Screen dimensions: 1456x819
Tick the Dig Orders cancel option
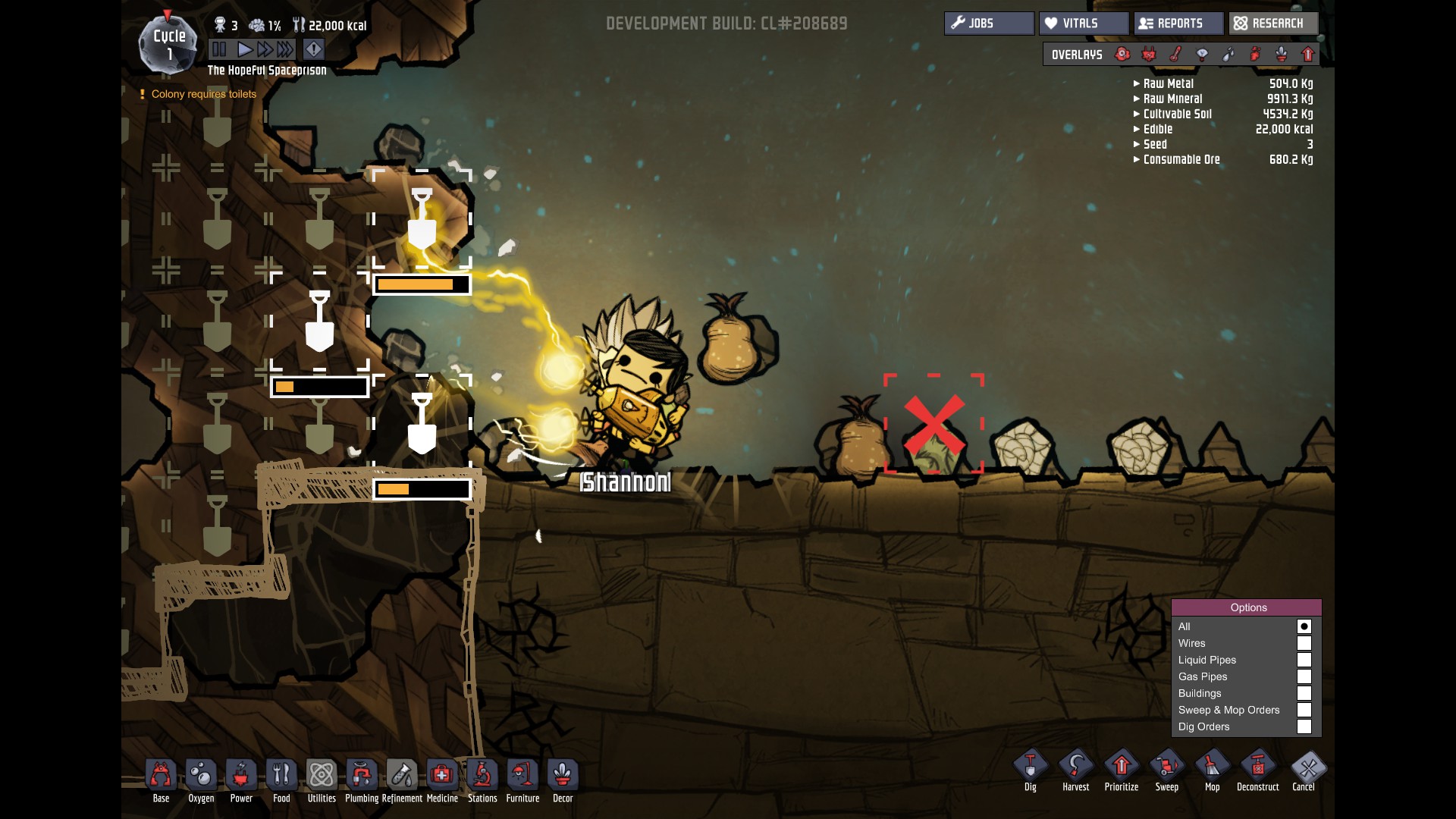click(x=1304, y=726)
